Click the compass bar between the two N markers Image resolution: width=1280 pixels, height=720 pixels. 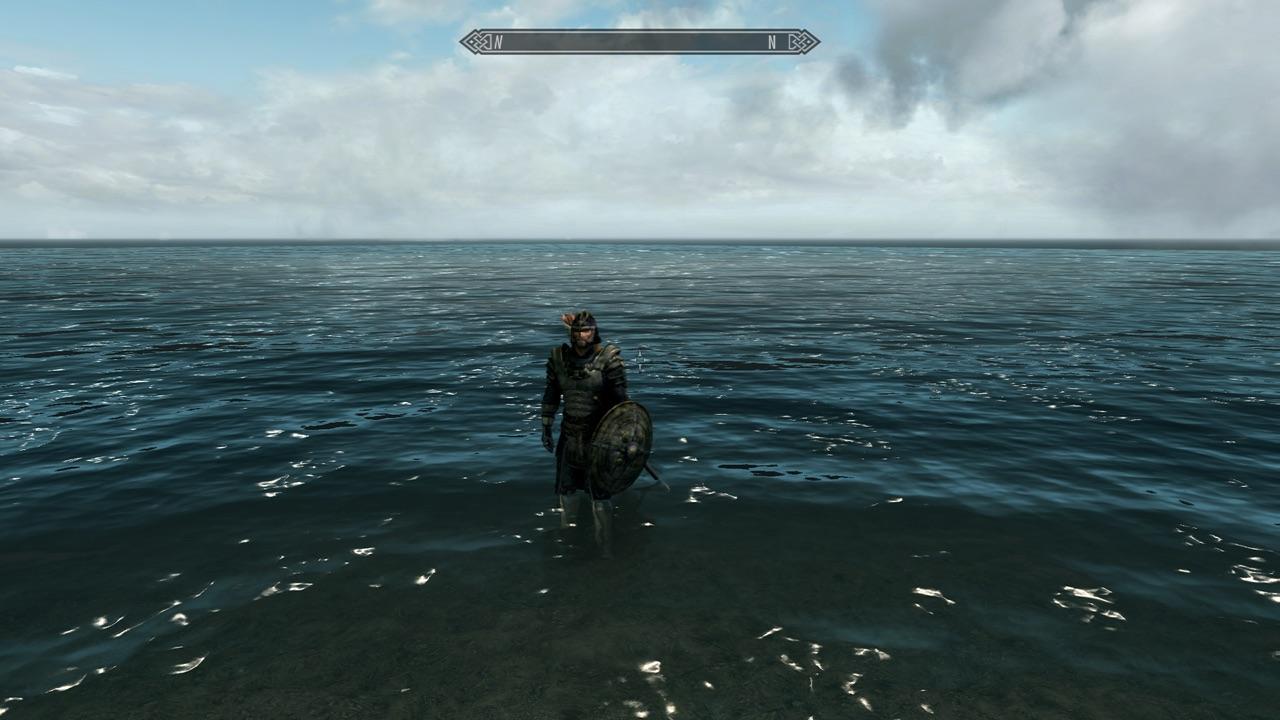[633, 42]
